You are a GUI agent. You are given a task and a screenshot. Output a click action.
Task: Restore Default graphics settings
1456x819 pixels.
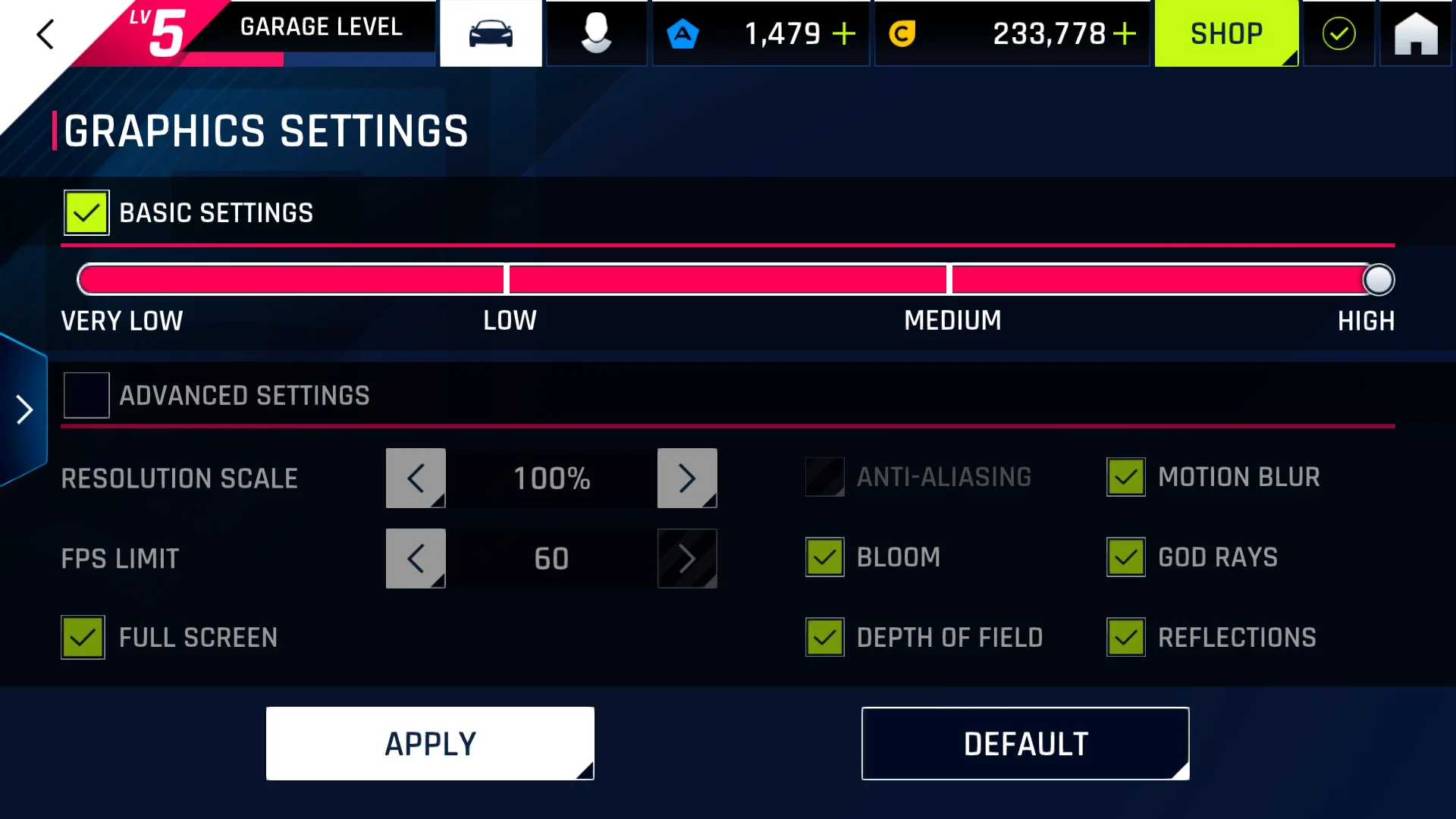1025,744
